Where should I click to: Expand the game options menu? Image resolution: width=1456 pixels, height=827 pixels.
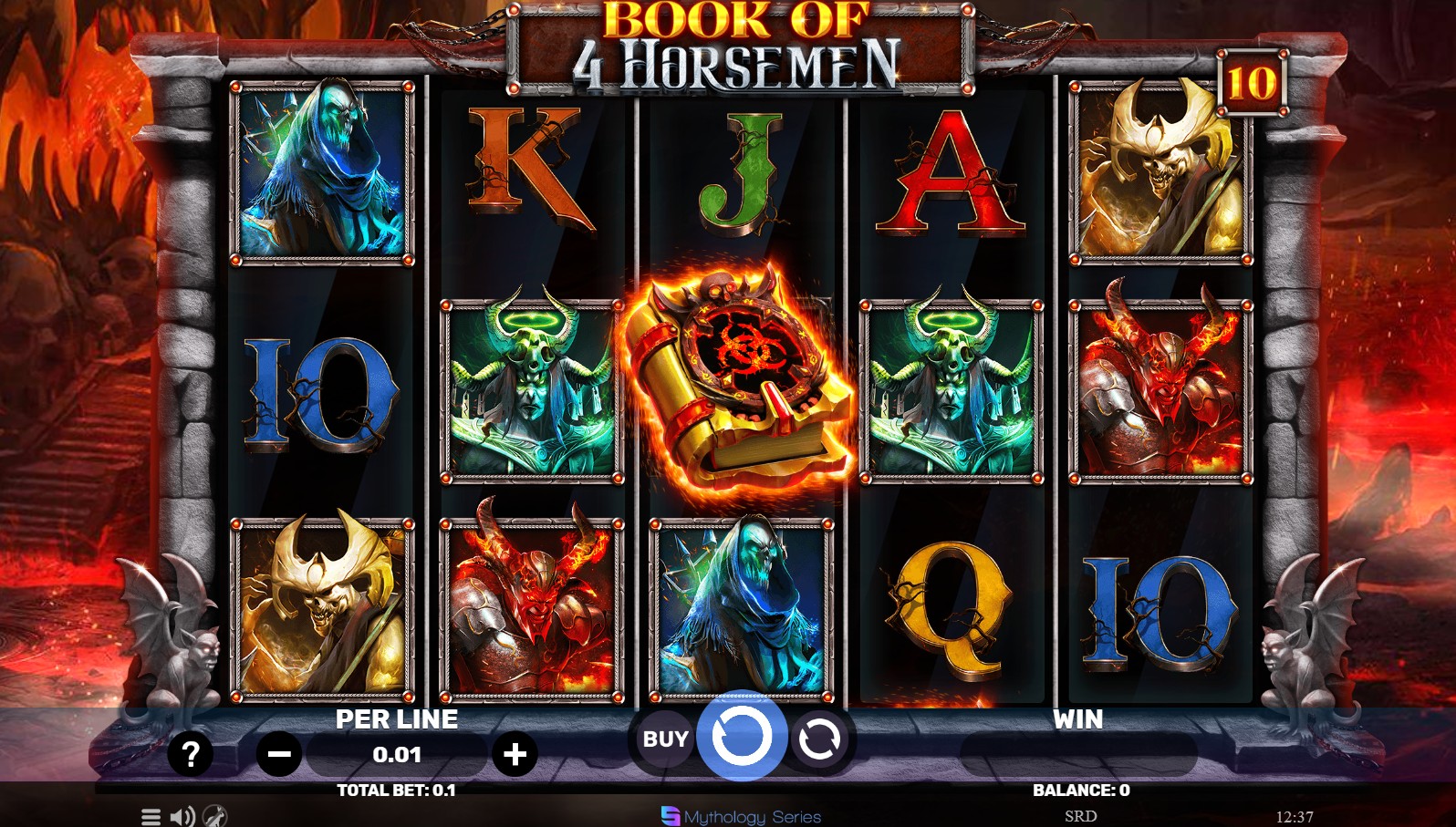(149, 817)
